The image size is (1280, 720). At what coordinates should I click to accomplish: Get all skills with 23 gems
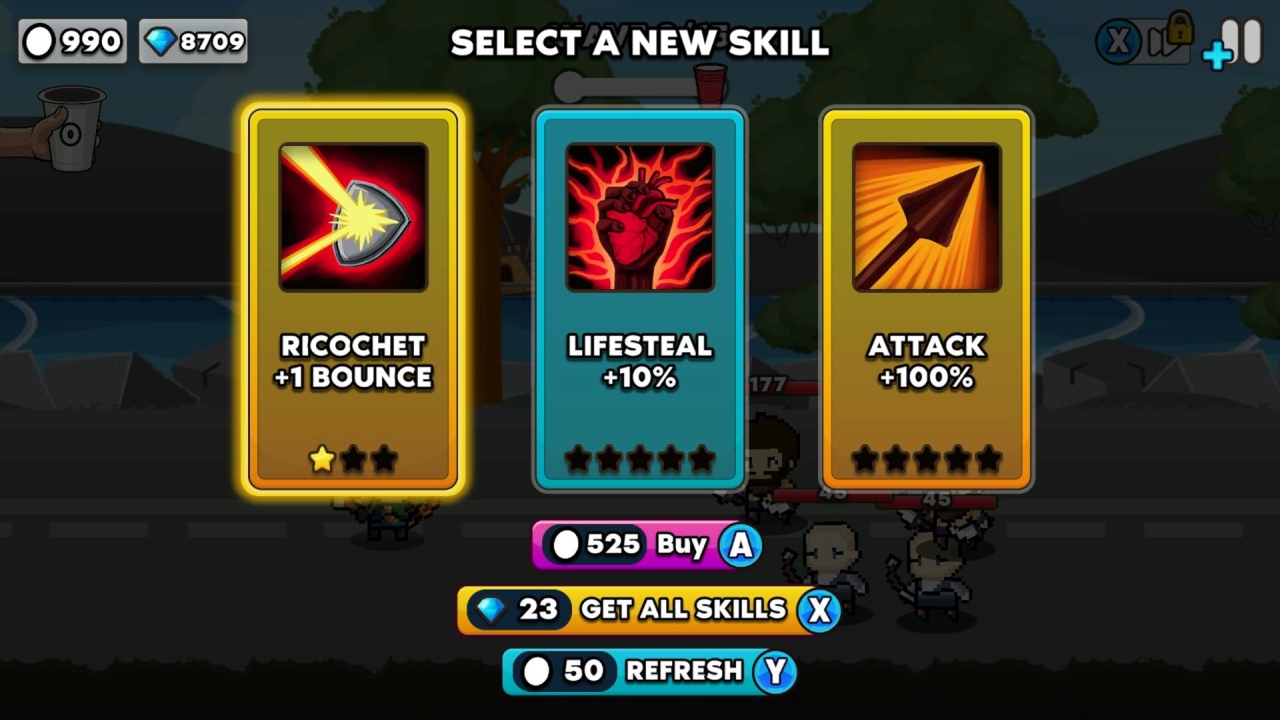tap(649, 609)
